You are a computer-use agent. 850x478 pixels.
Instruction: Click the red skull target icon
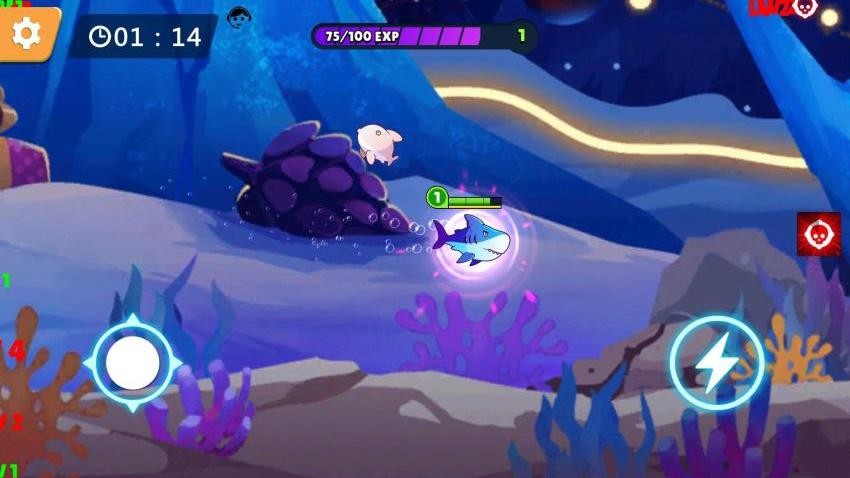point(817,234)
